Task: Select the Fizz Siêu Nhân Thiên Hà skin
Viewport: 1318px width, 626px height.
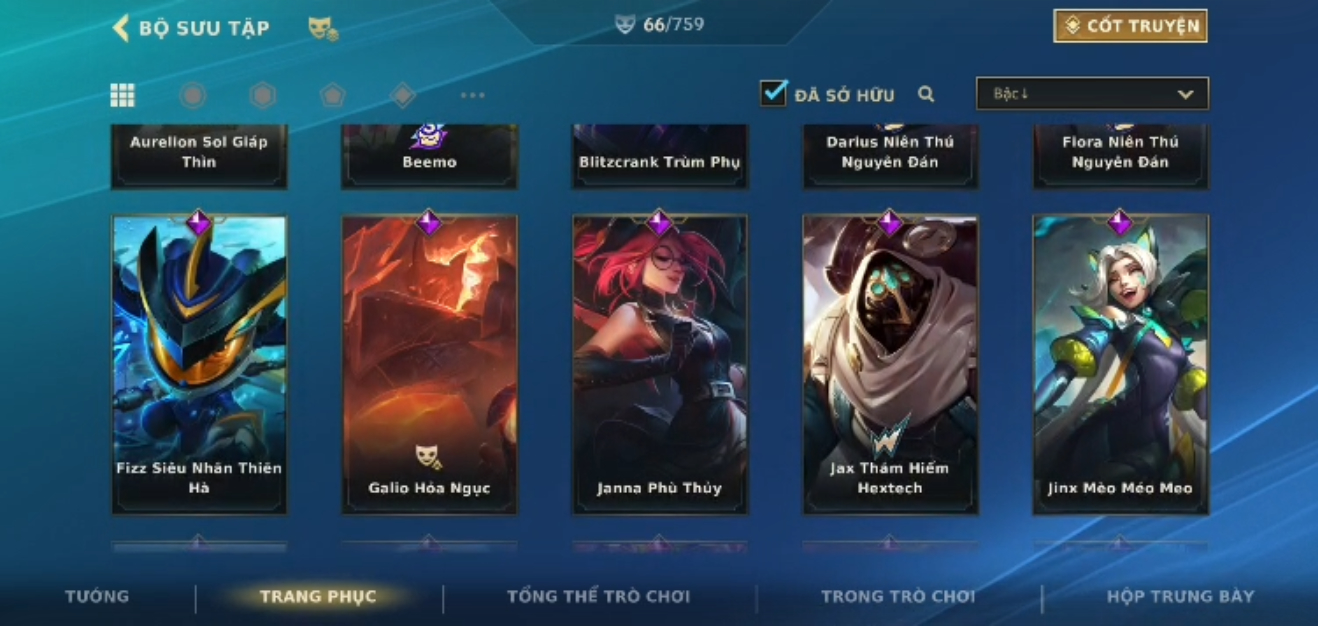Action: [199, 365]
